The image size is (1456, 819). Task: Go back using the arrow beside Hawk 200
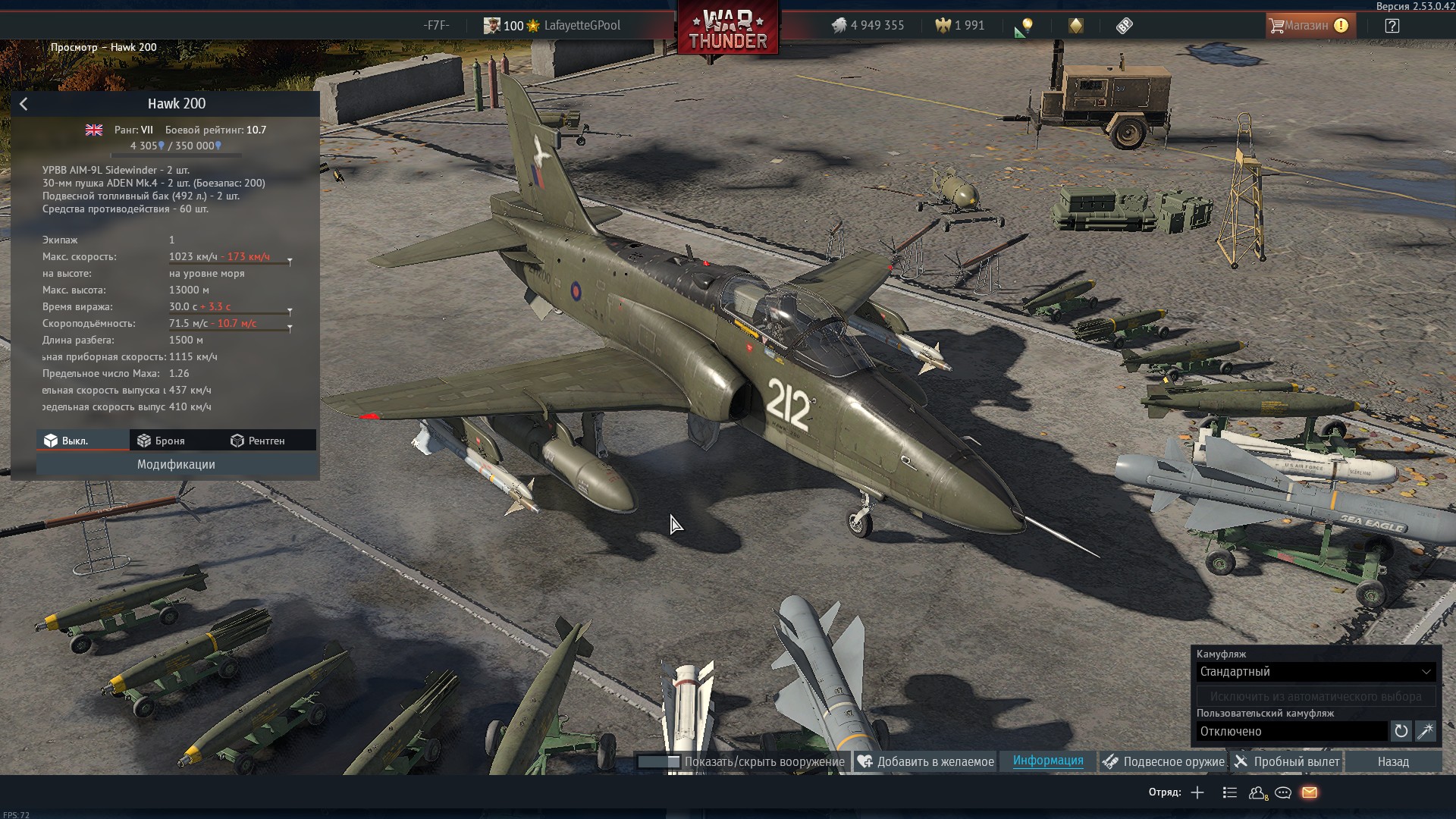(24, 104)
